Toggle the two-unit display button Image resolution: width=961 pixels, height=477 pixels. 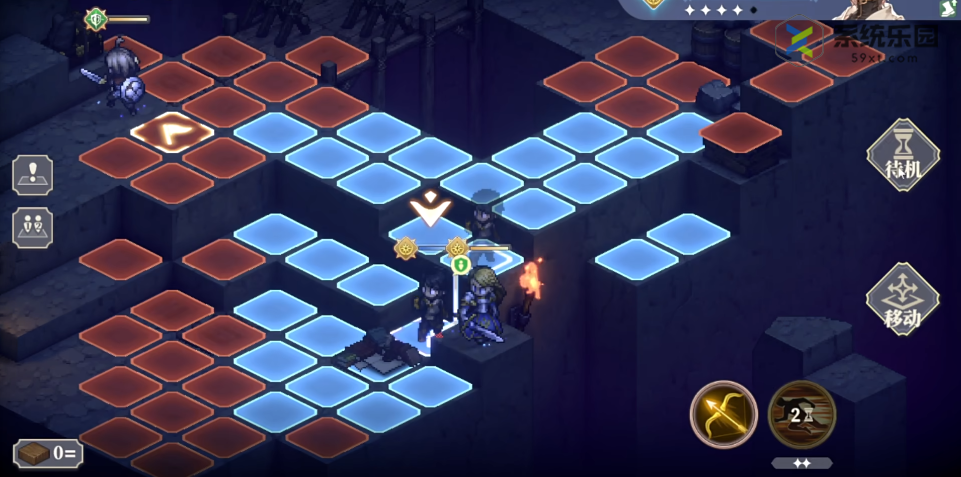[x=33, y=228]
